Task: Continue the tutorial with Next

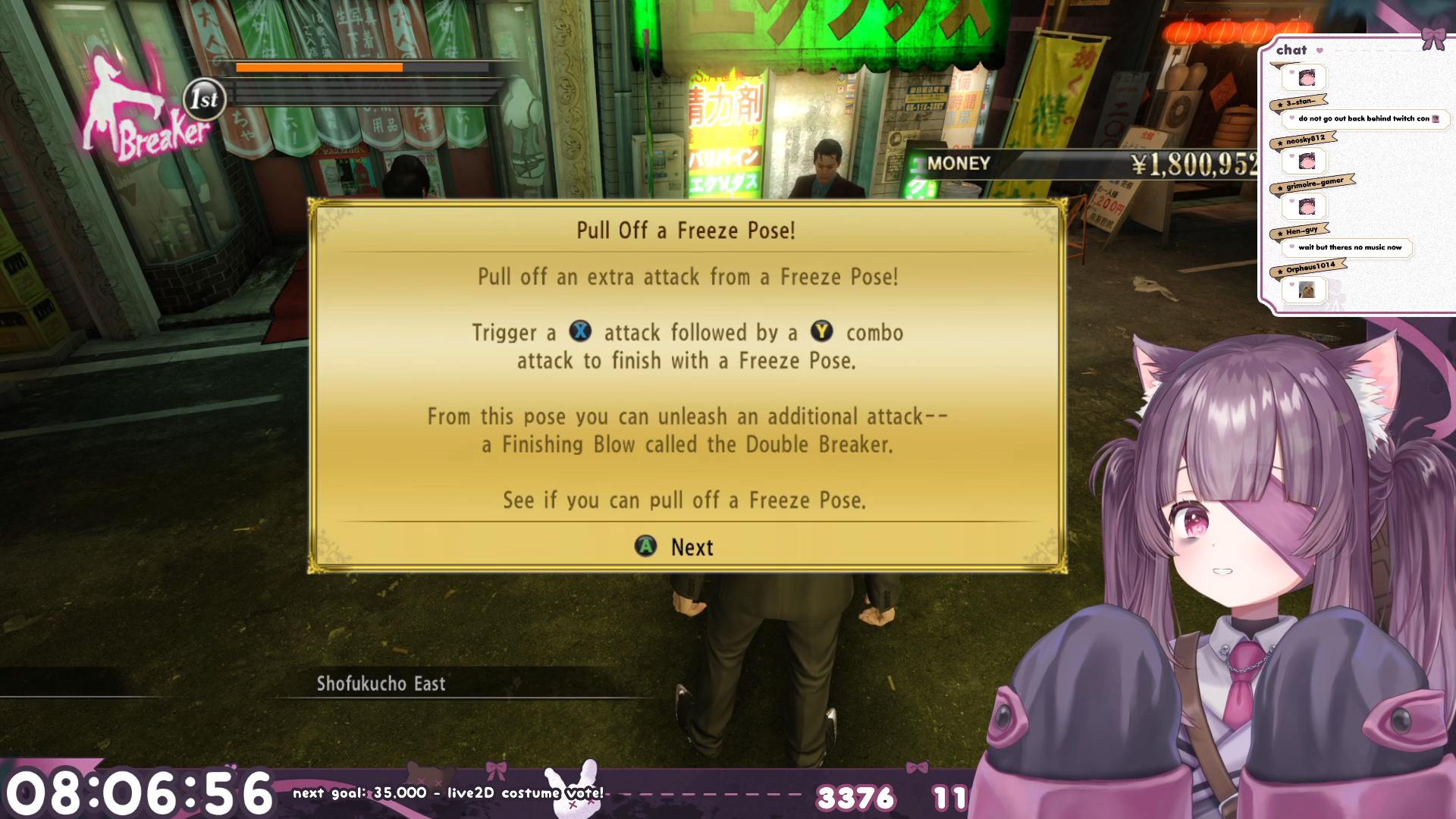Action: [x=675, y=547]
